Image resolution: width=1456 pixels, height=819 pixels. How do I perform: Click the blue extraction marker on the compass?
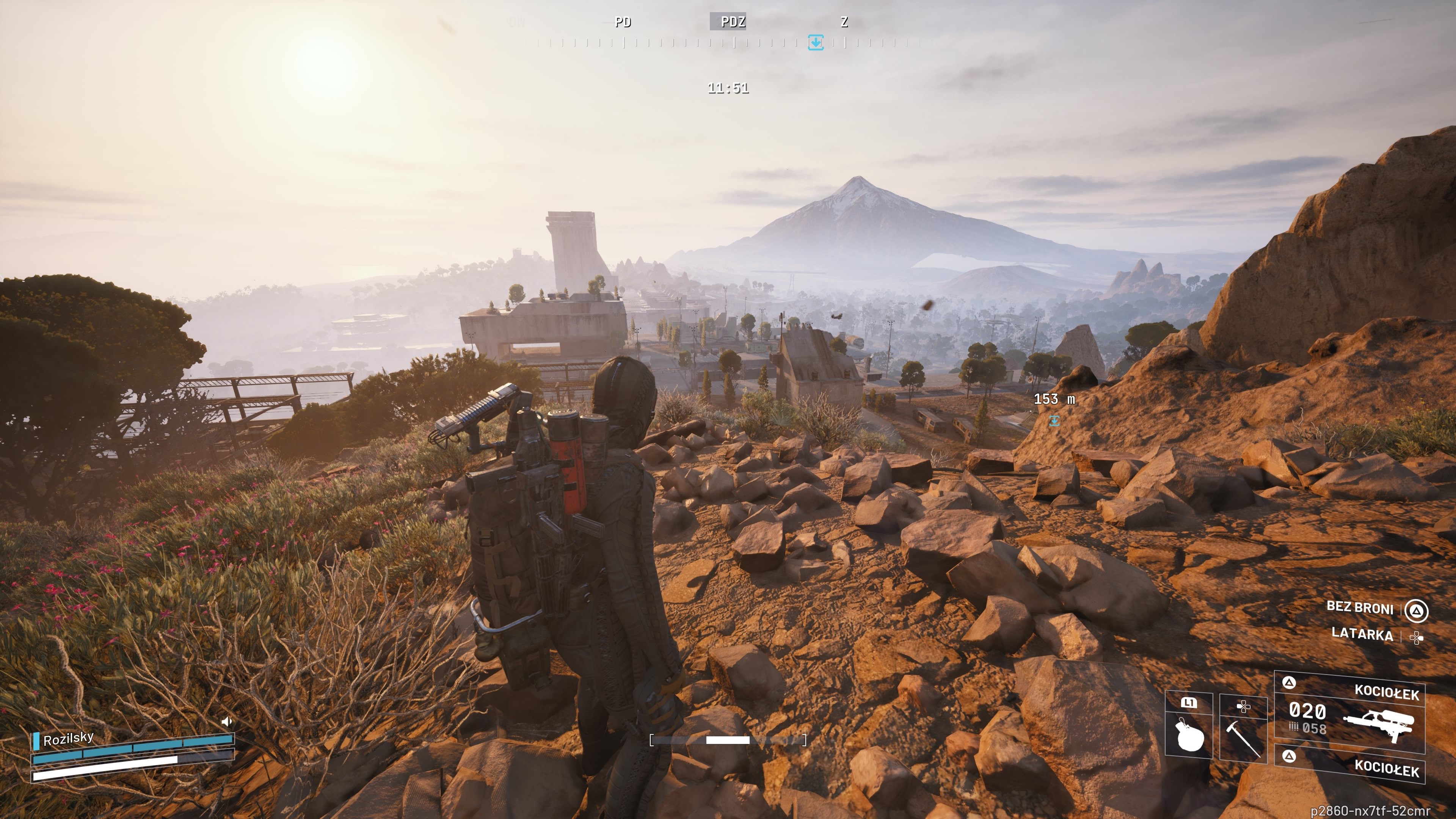(x=815, y=42)
